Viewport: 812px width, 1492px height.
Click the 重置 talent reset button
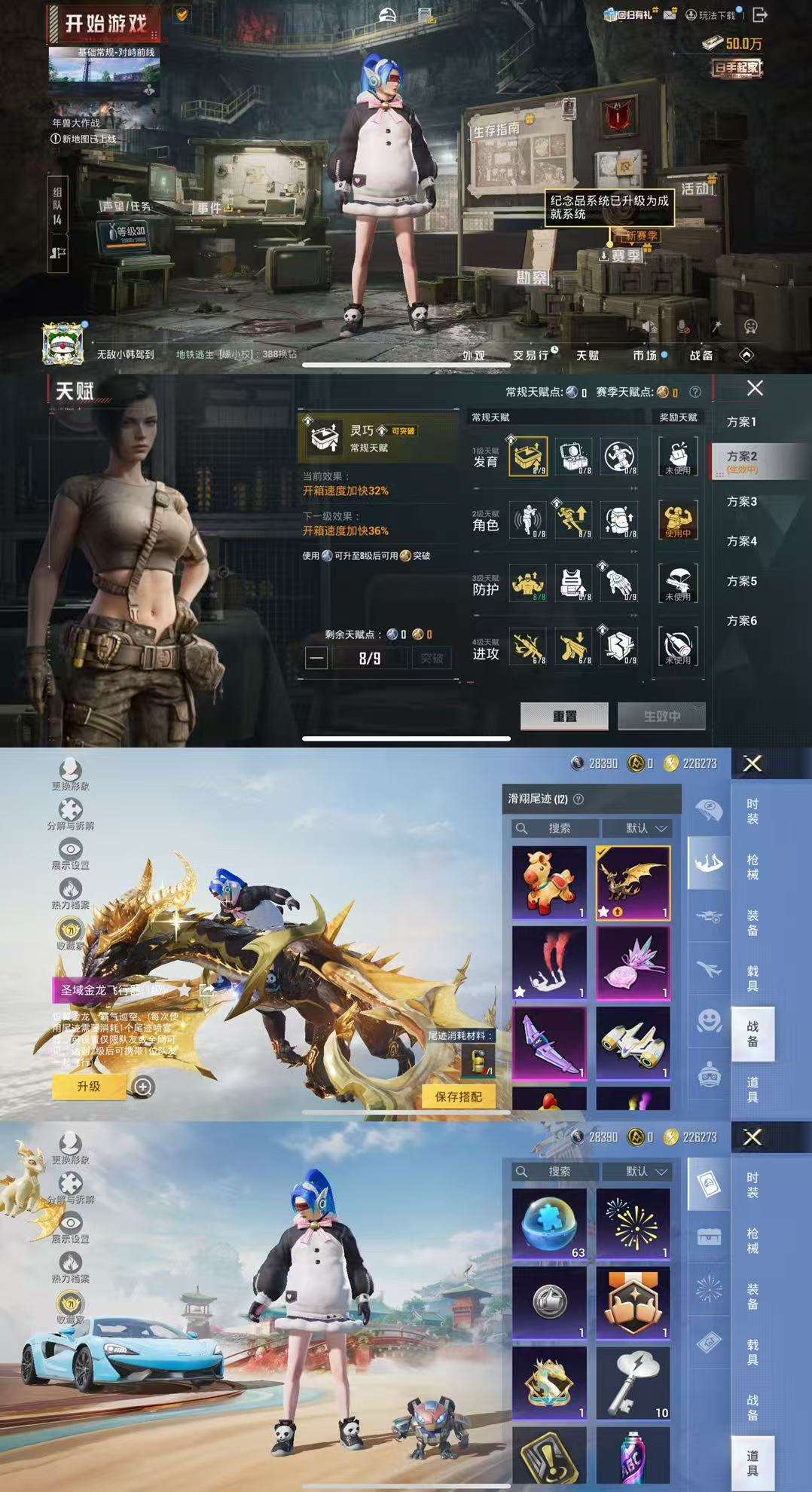coord(564,716)
